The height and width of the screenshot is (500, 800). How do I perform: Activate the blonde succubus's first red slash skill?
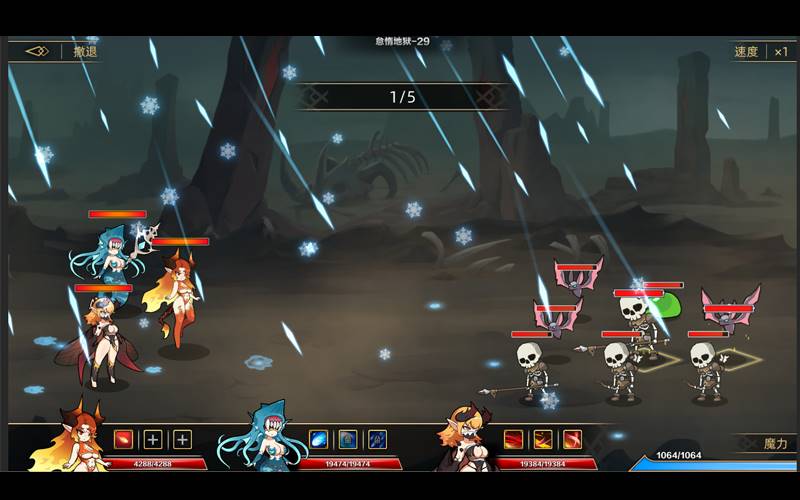pos(514,439)
